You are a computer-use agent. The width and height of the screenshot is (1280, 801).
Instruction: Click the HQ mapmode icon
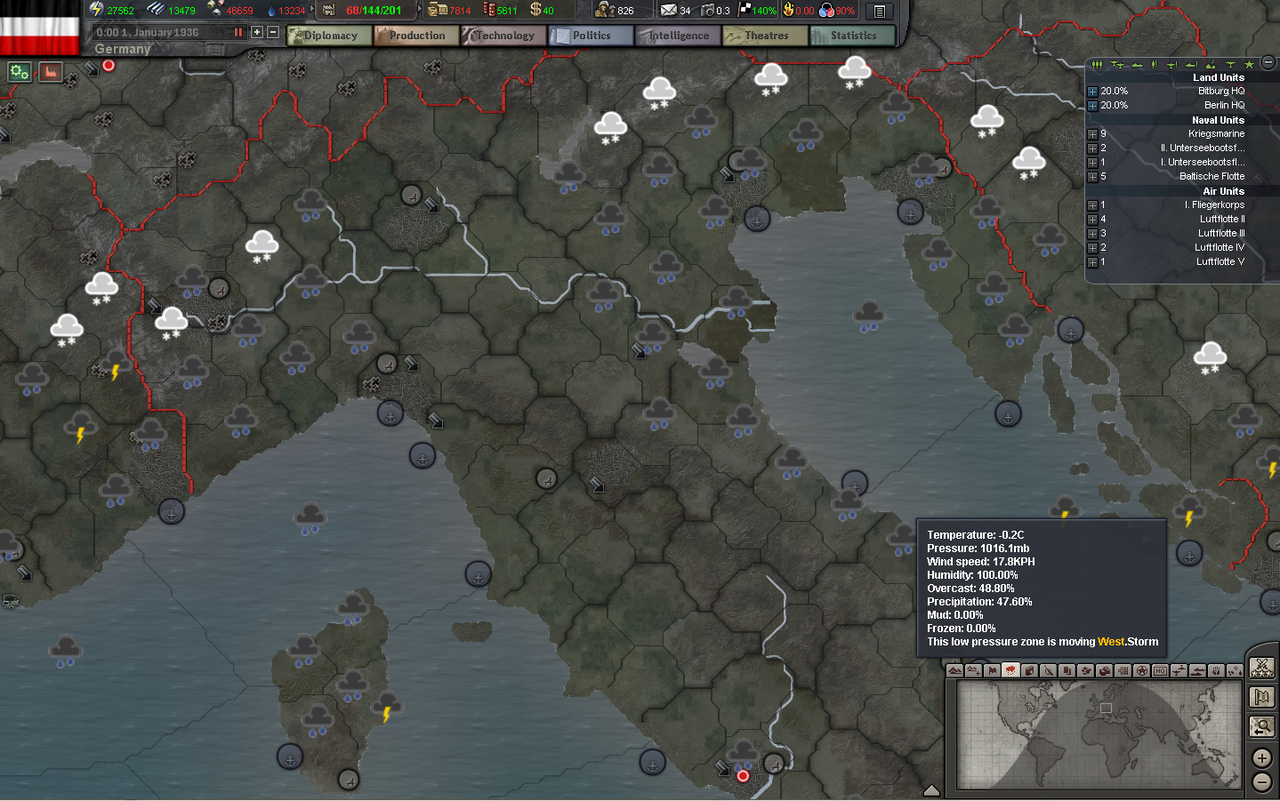tap(1162, 670)
